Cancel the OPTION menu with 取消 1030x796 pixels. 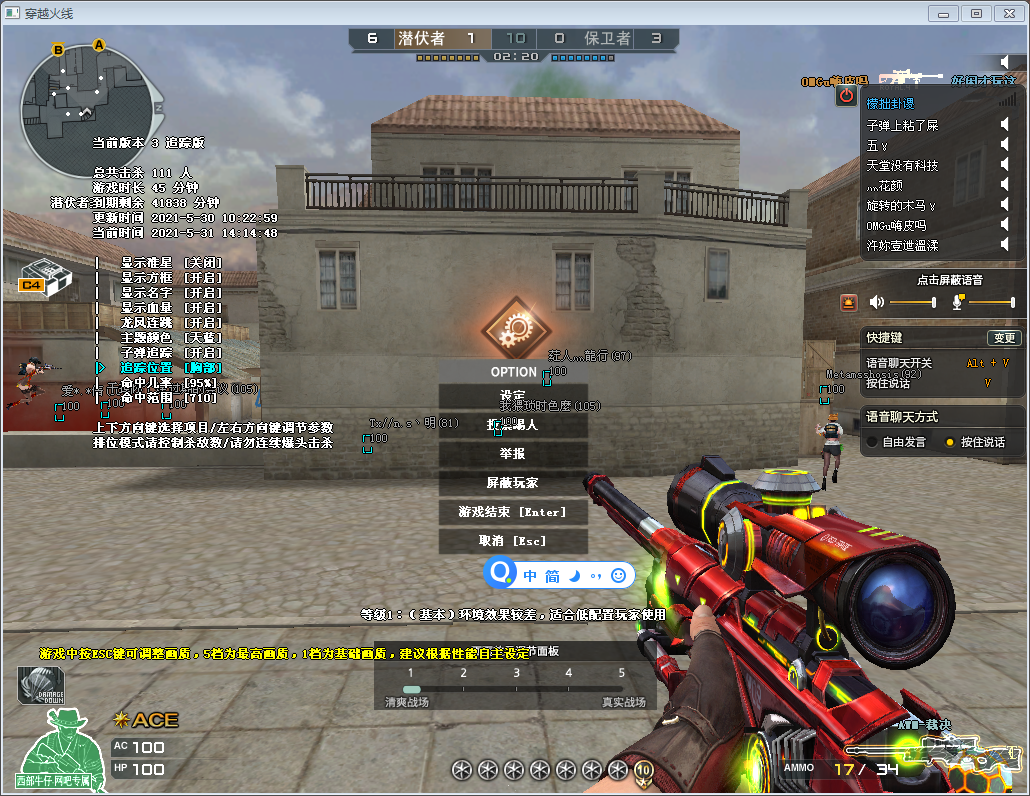(513, 541)
